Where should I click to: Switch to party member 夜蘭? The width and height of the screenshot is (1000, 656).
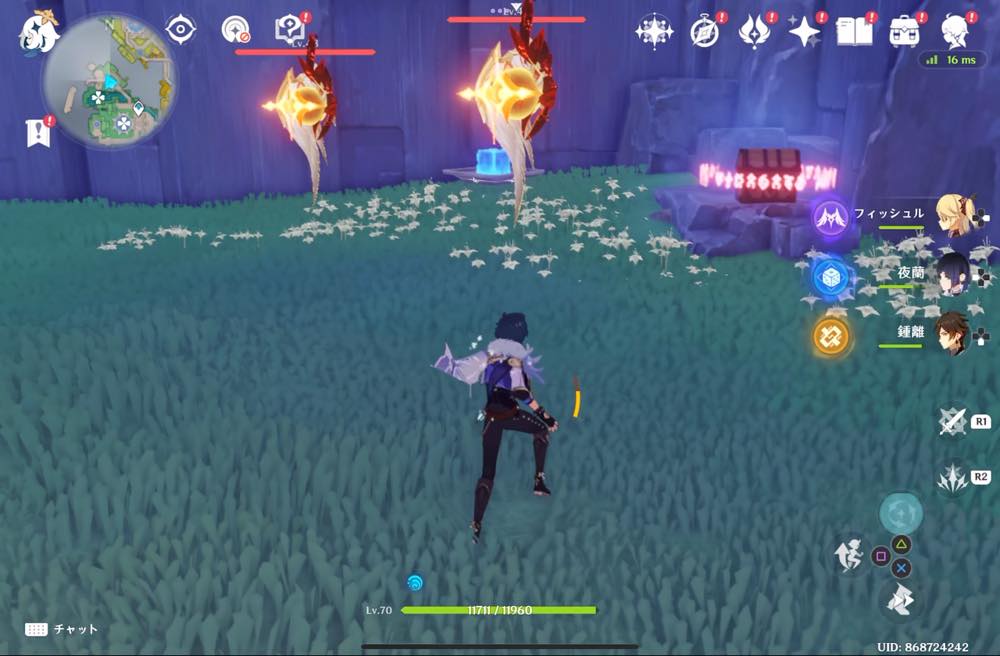point(953,273)
